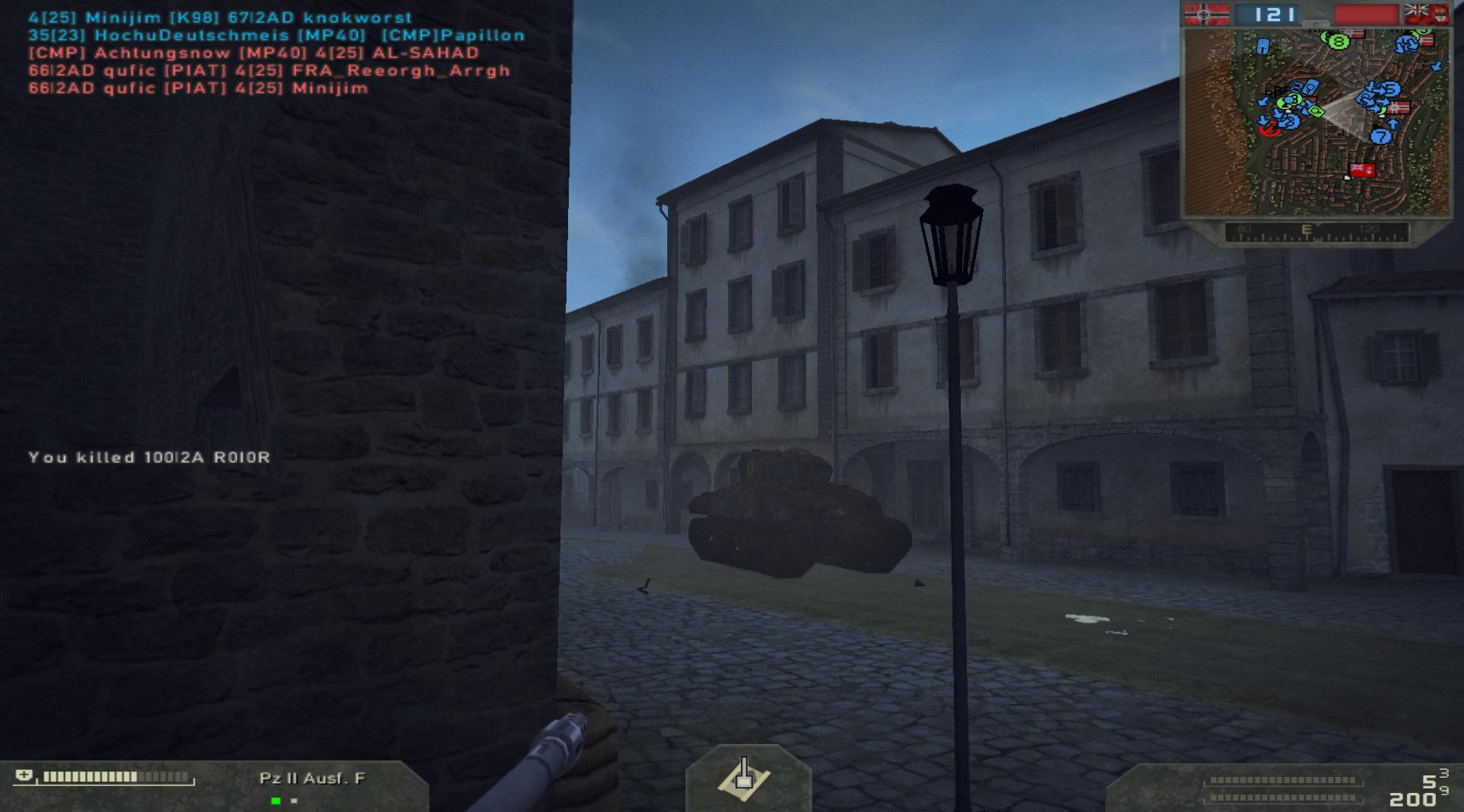
Task: Click the health cross icon near the health bar
Action: pos(24,775)
